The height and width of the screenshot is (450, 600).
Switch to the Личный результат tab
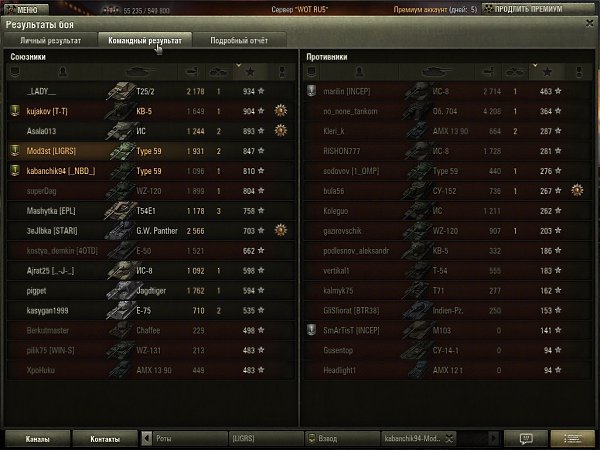(x=48, y=41)
